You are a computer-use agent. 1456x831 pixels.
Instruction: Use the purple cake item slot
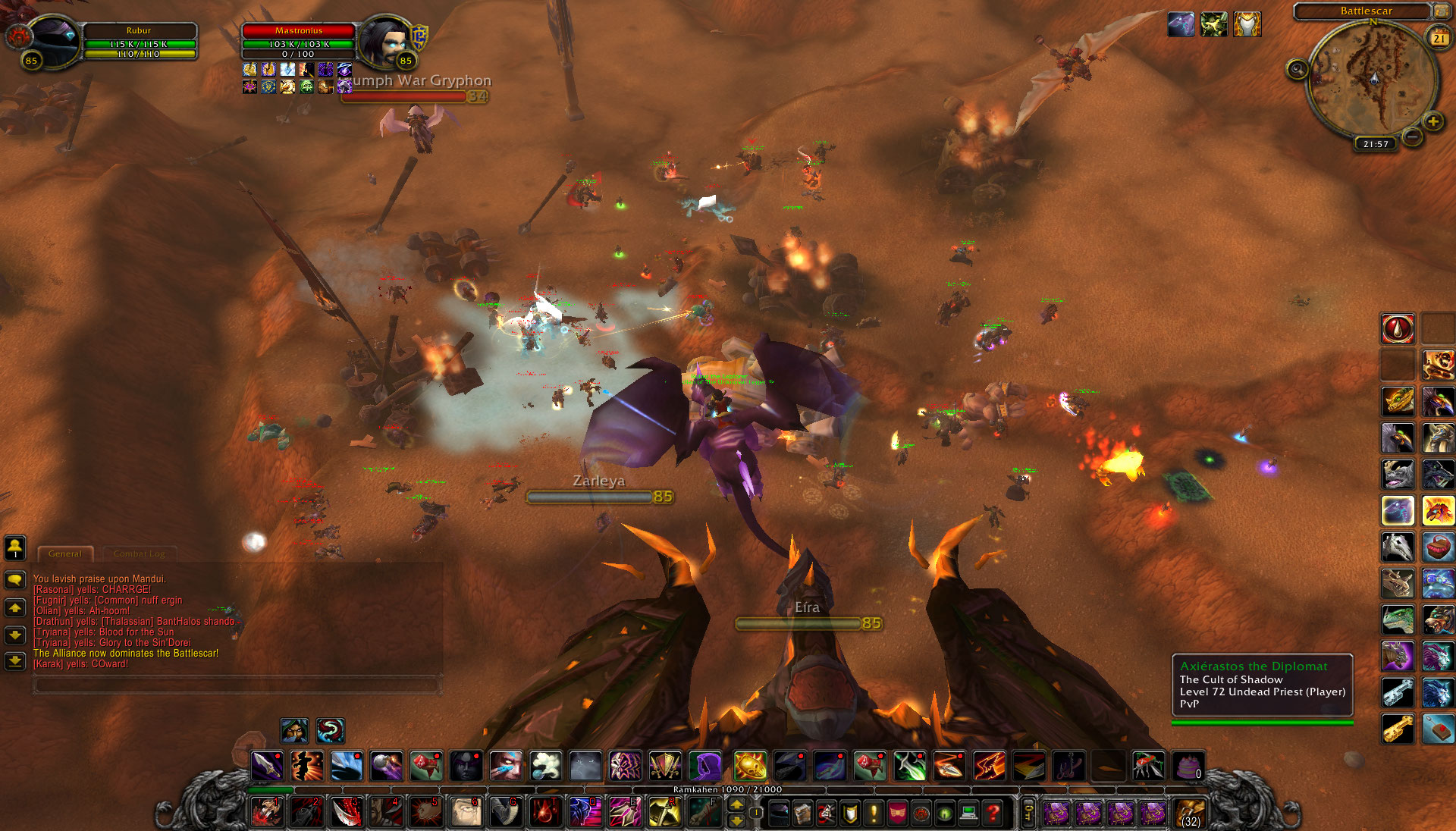[x=1188, y=767]
